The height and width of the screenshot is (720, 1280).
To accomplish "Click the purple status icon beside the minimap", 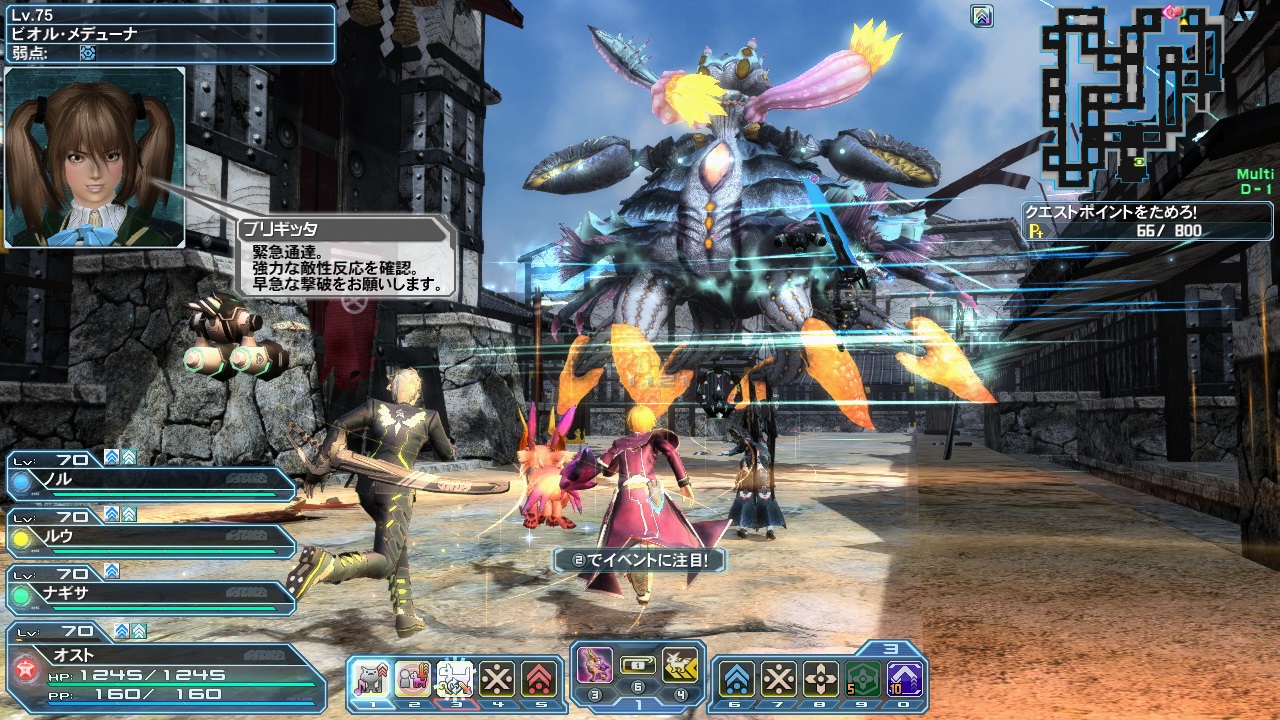I will [982, 16].
